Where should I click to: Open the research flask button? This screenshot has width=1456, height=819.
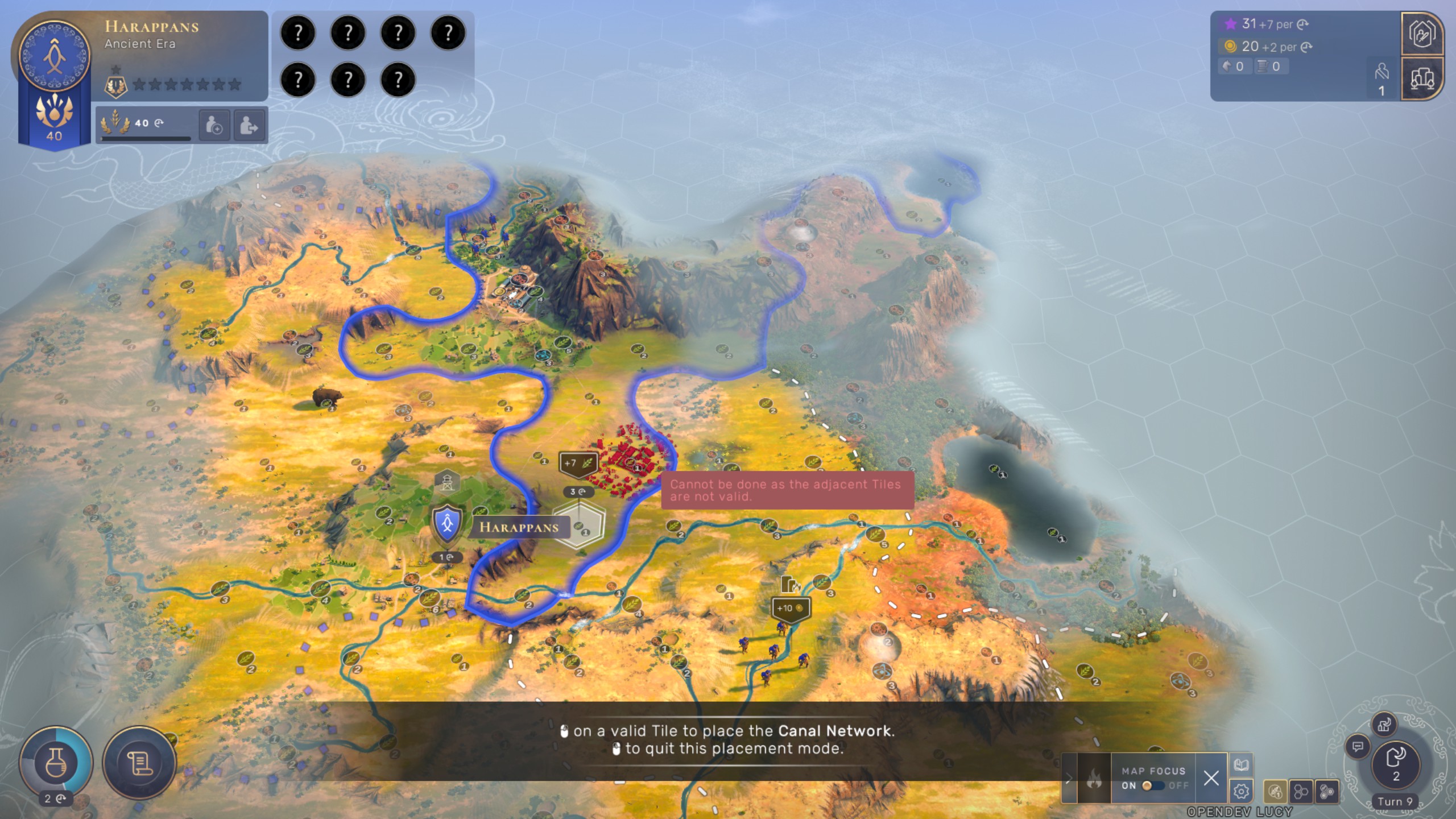(x=56, y=762)
